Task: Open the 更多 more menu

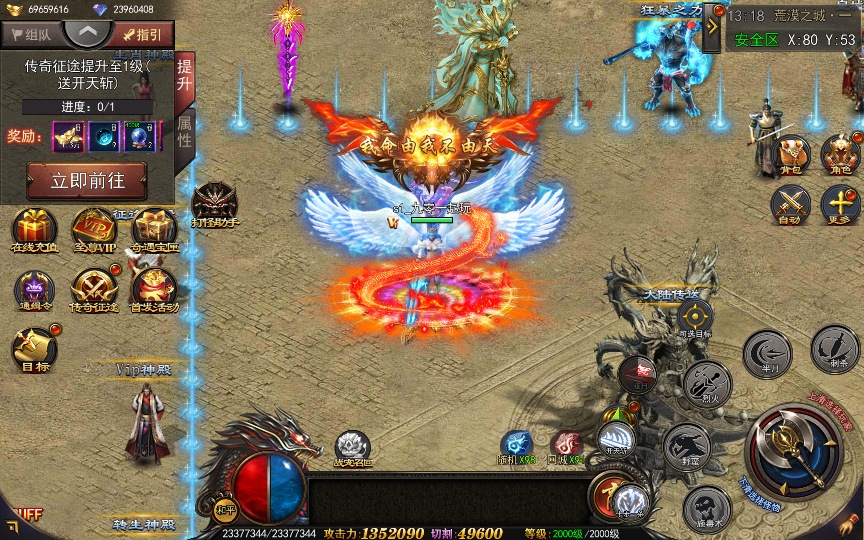Action: (839, 205)
